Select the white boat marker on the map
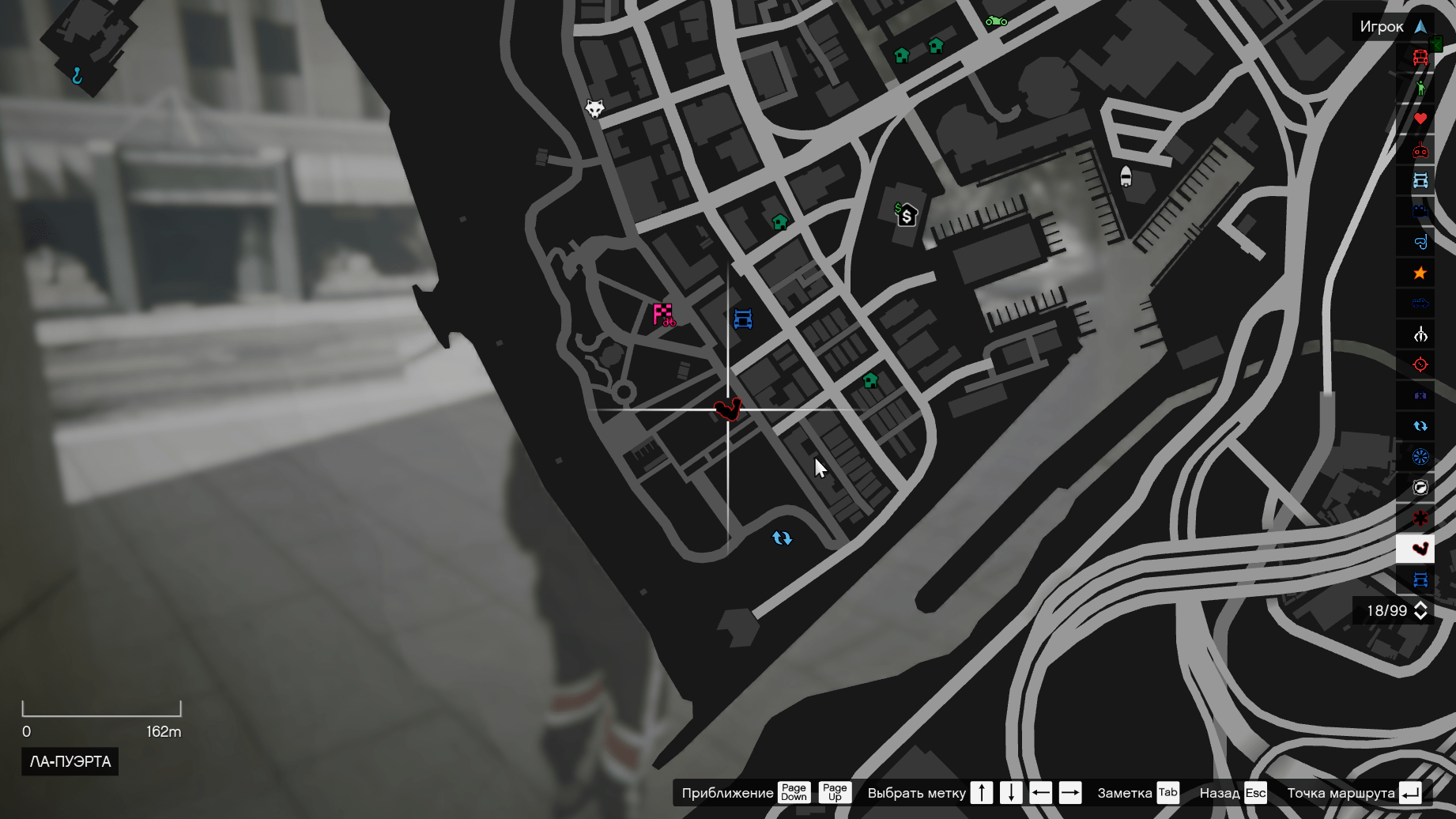1456x819 pixels. (1126, 176)
